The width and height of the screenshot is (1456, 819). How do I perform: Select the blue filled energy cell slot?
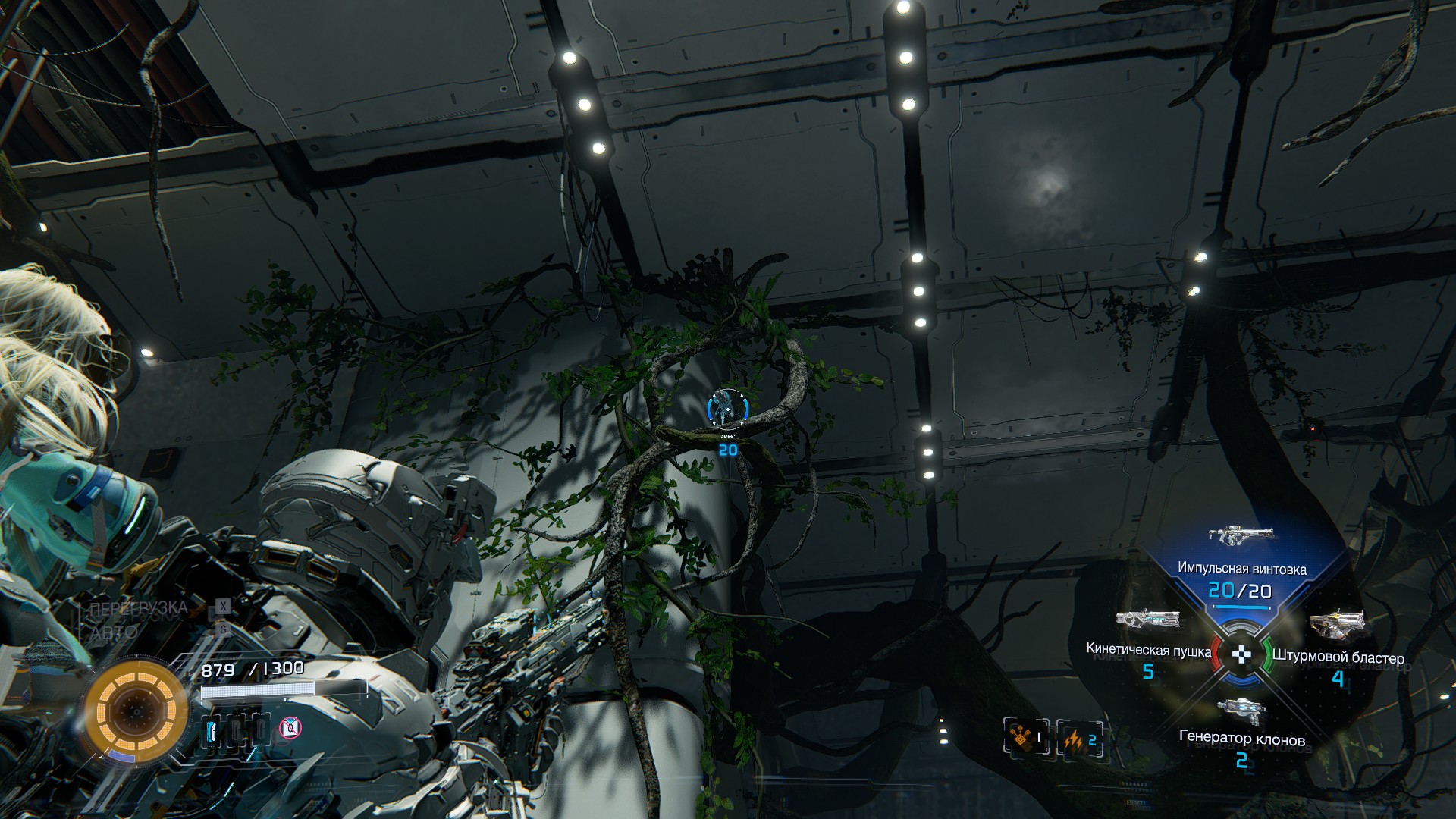(x=212, y=730)
